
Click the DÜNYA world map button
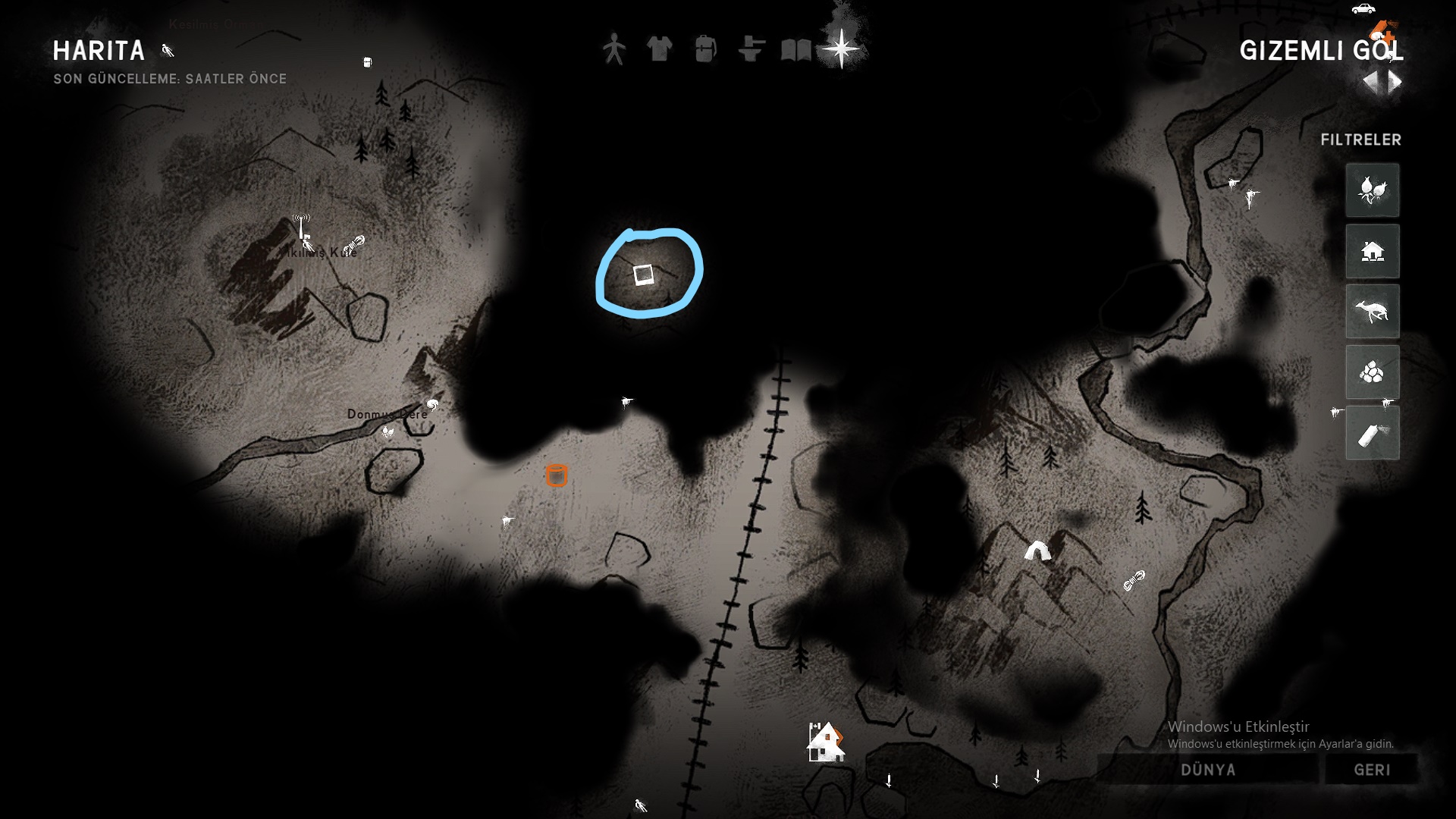tap(1208, 770)
